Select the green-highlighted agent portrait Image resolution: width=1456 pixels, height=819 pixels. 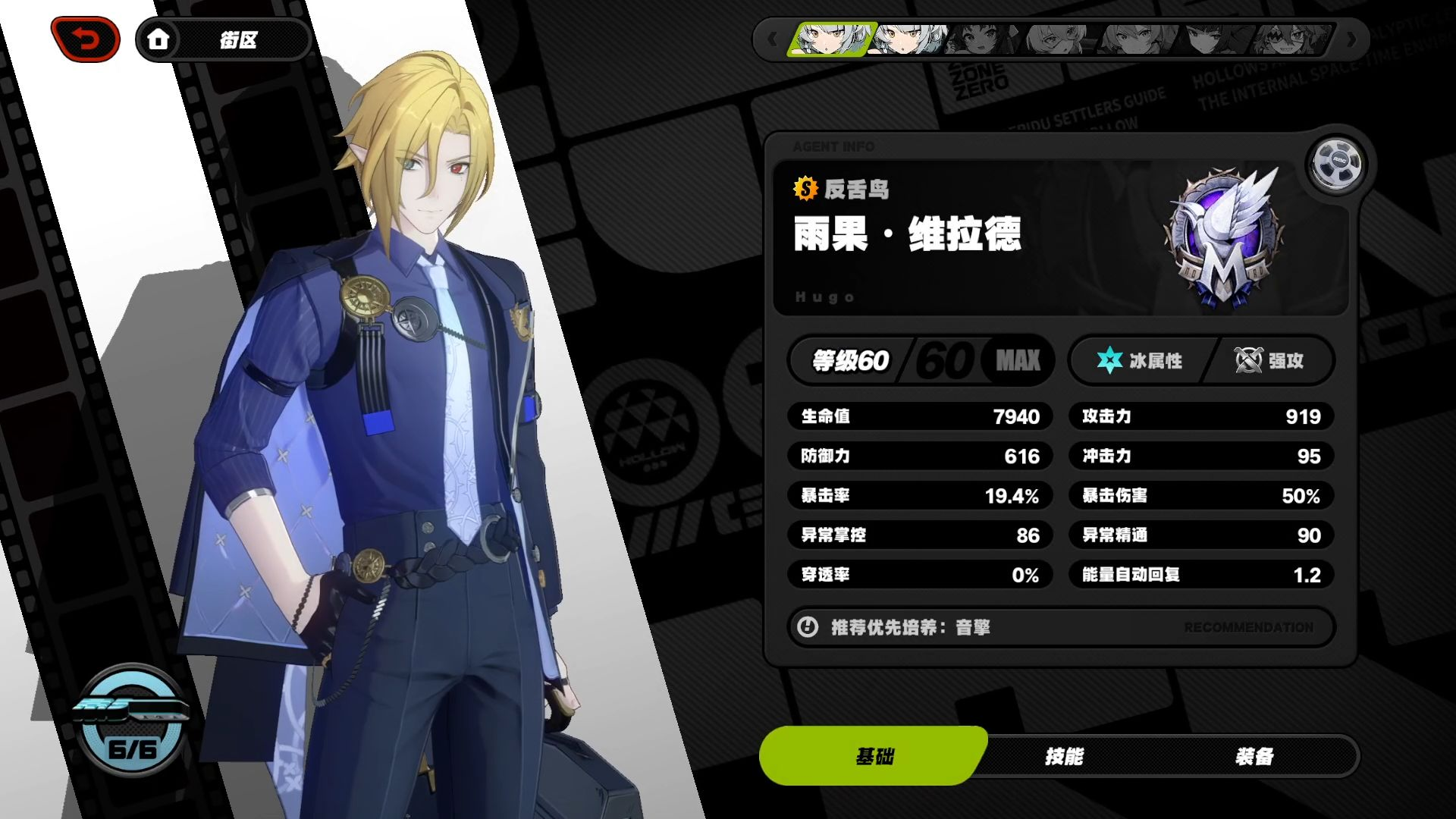point(831,39)
